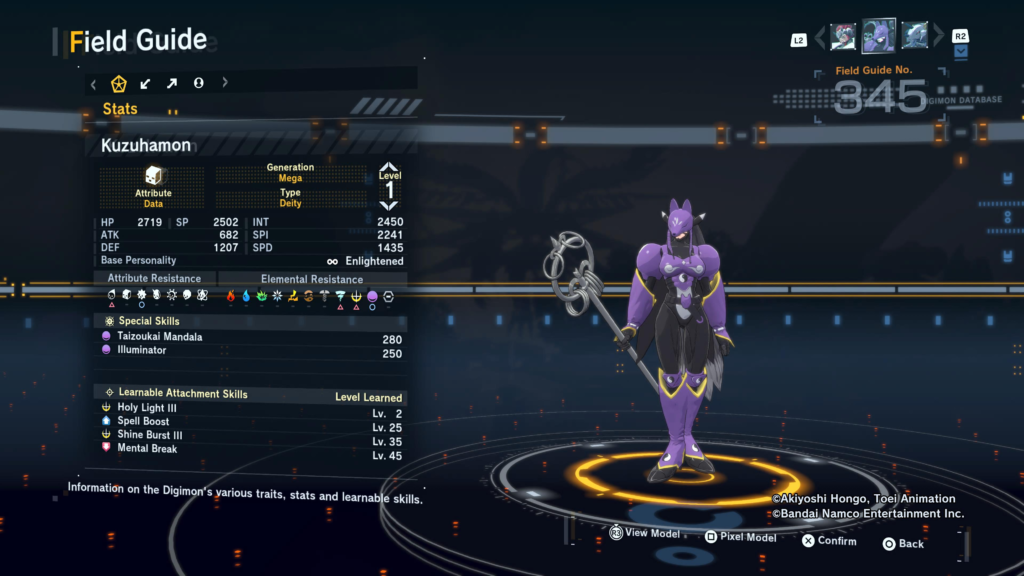
Task: Increase level with the up arrow
Action: [389, 167]
